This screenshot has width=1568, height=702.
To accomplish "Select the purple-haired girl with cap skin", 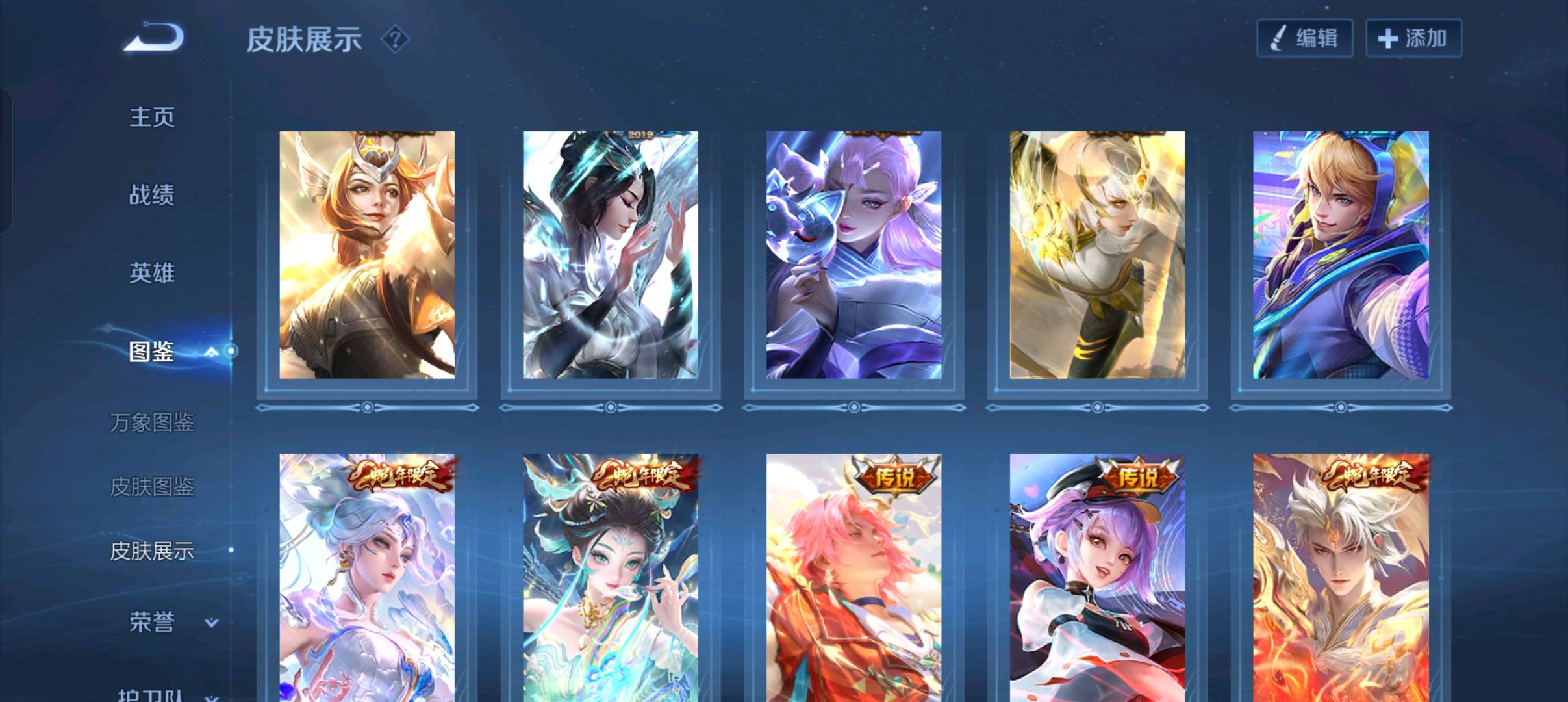I will click(x=1097, y=577).
